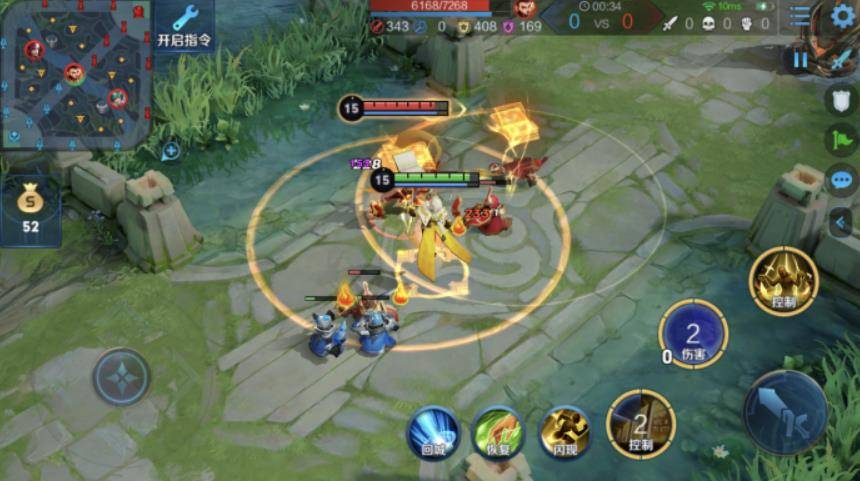Select the 伤害 damage skill
The image size is (860, 481).
click(x=693, y=334)
